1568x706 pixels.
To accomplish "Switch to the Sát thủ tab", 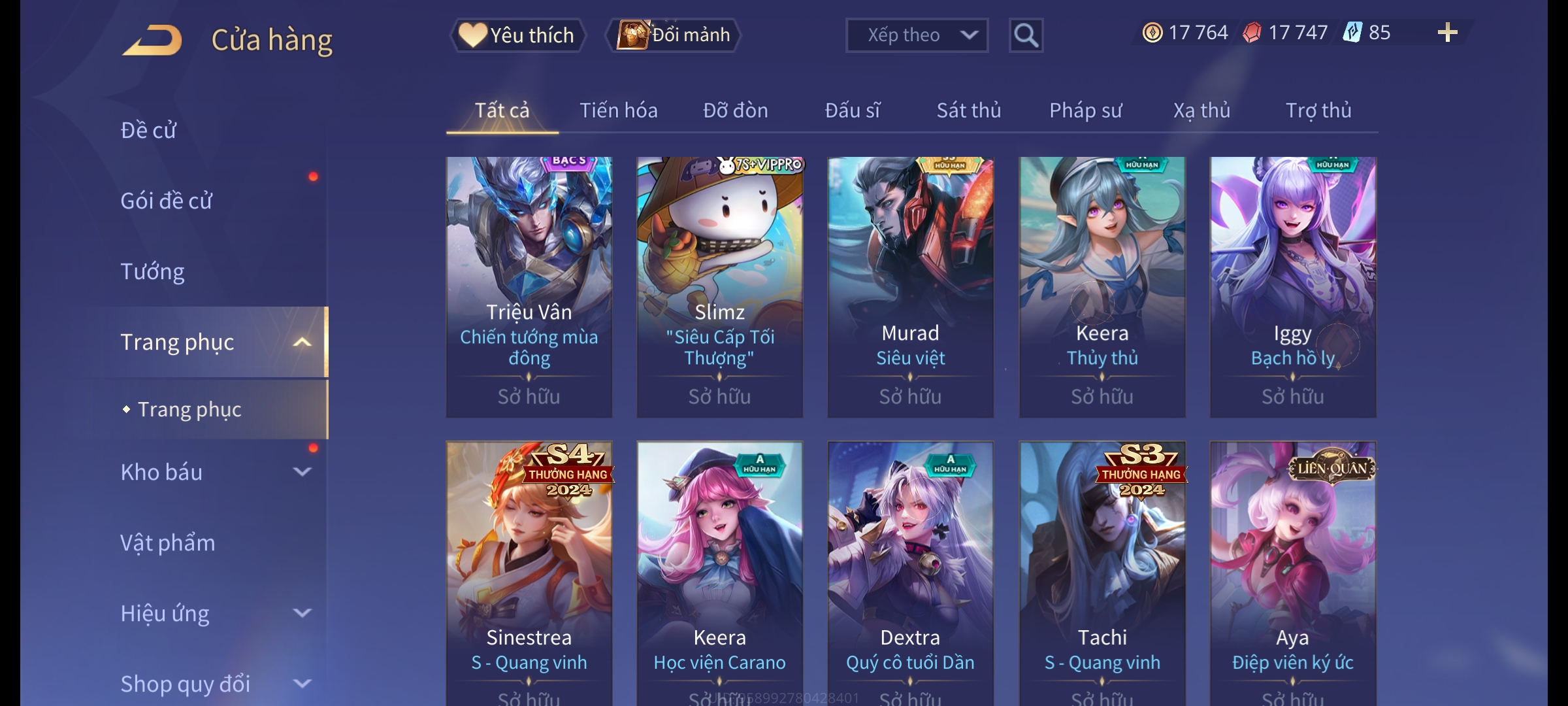I will coord(968,110).
